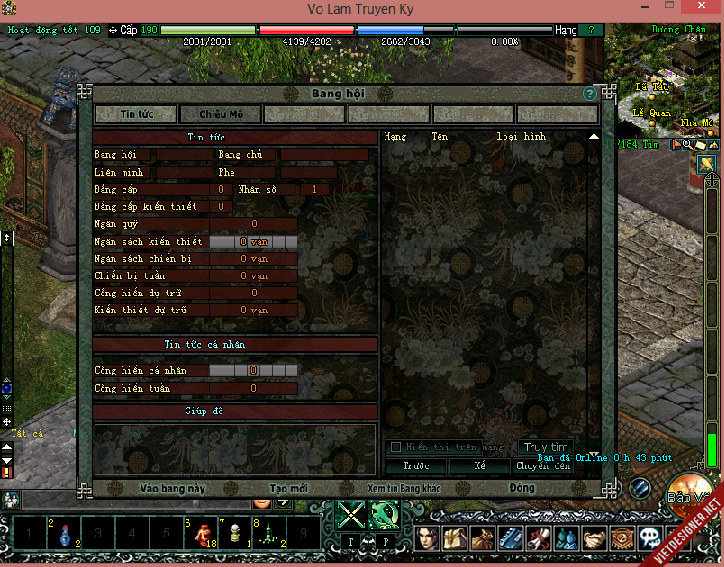Activate the green swirl skill icon
724x567 pixels.
coord(385,516)
